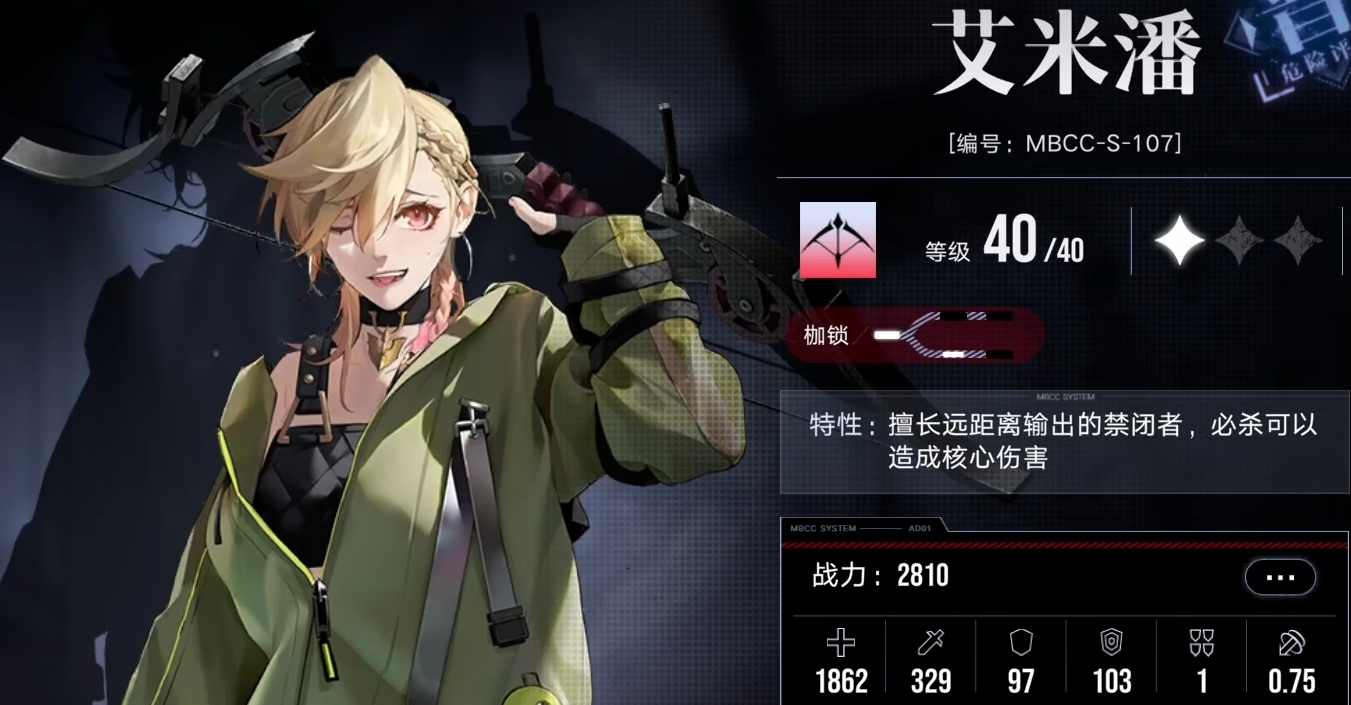Tap the bow class icon next to level
Screen dimensions: 1351x705
[837, 240]
